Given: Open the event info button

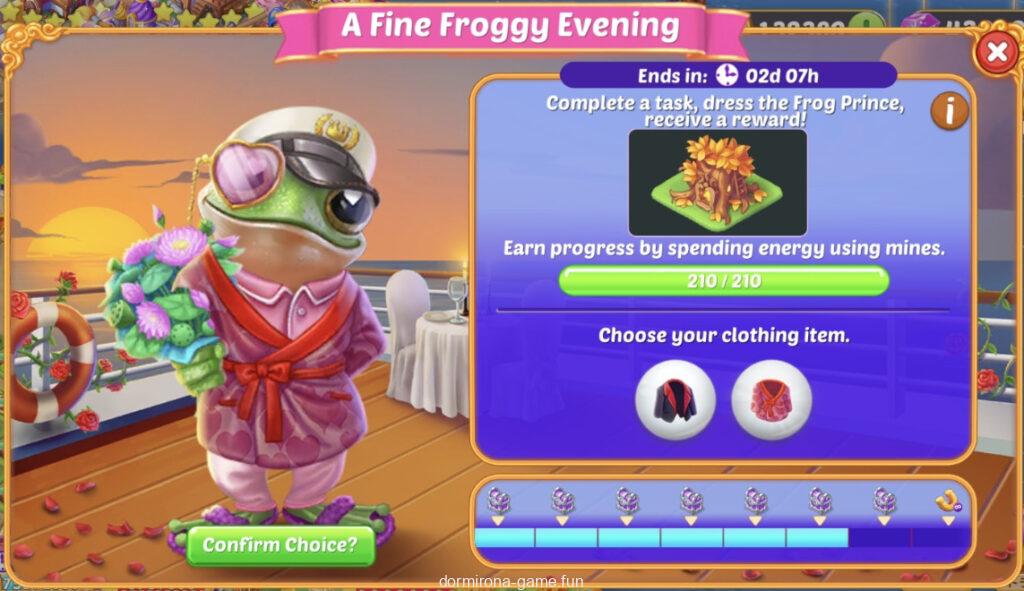Looking at the screenshot, I should (x=949, y=111).
